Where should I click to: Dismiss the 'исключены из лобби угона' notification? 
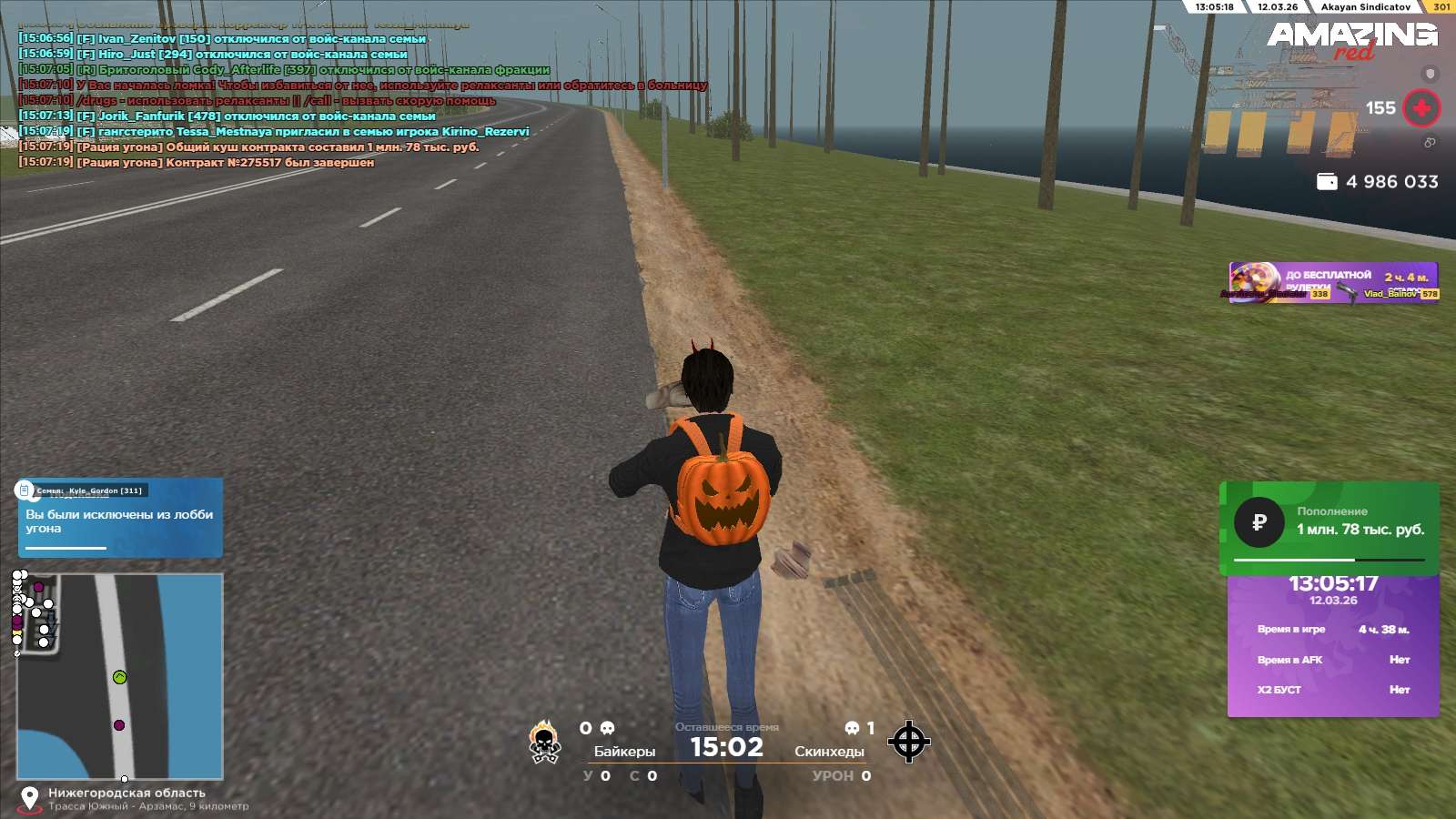120,519
